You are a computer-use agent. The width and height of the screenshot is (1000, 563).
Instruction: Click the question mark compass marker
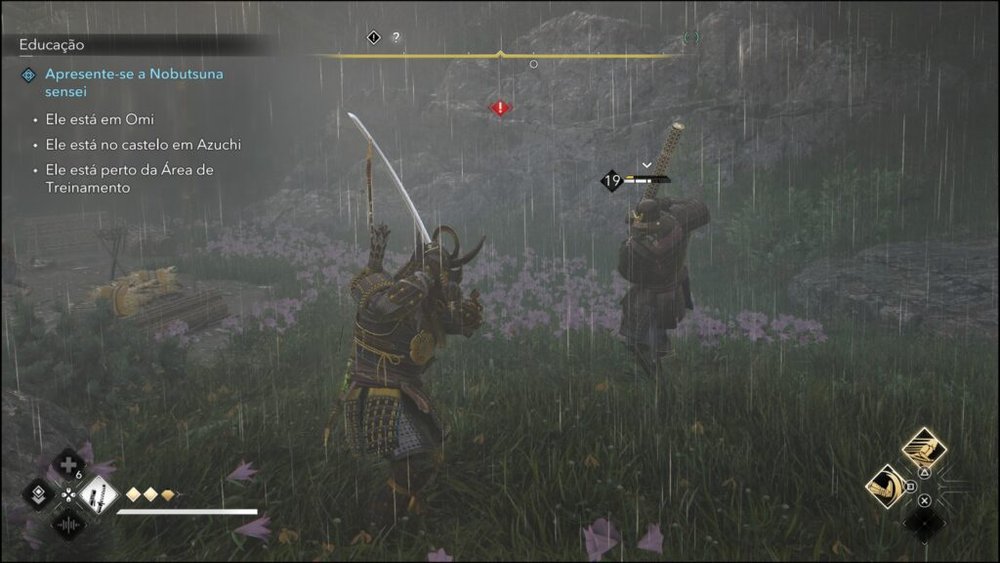[x=396, y=38]
